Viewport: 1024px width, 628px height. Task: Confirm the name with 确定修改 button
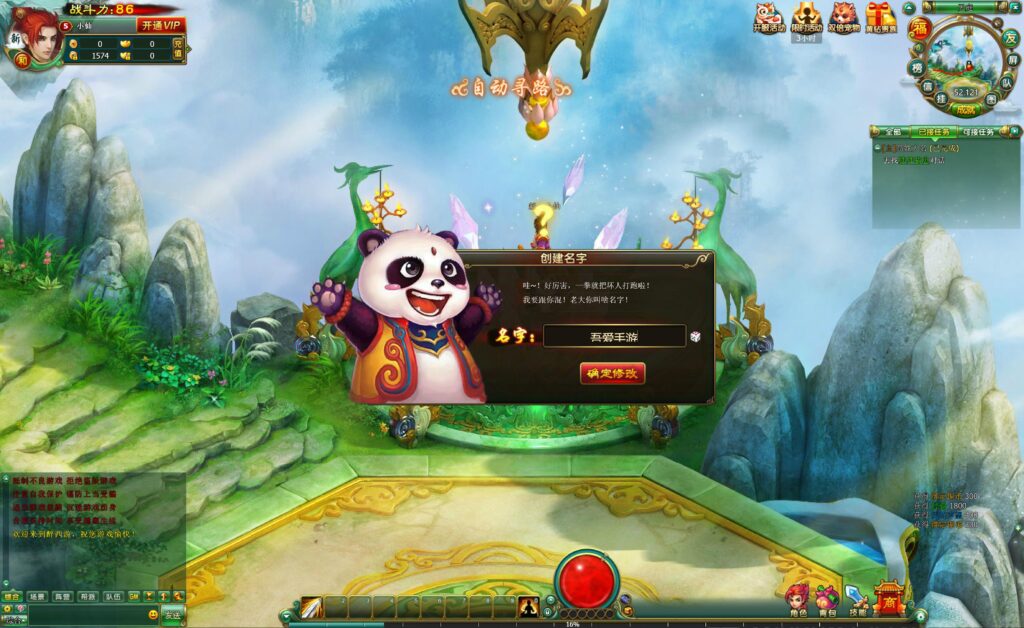click(612, 373)
